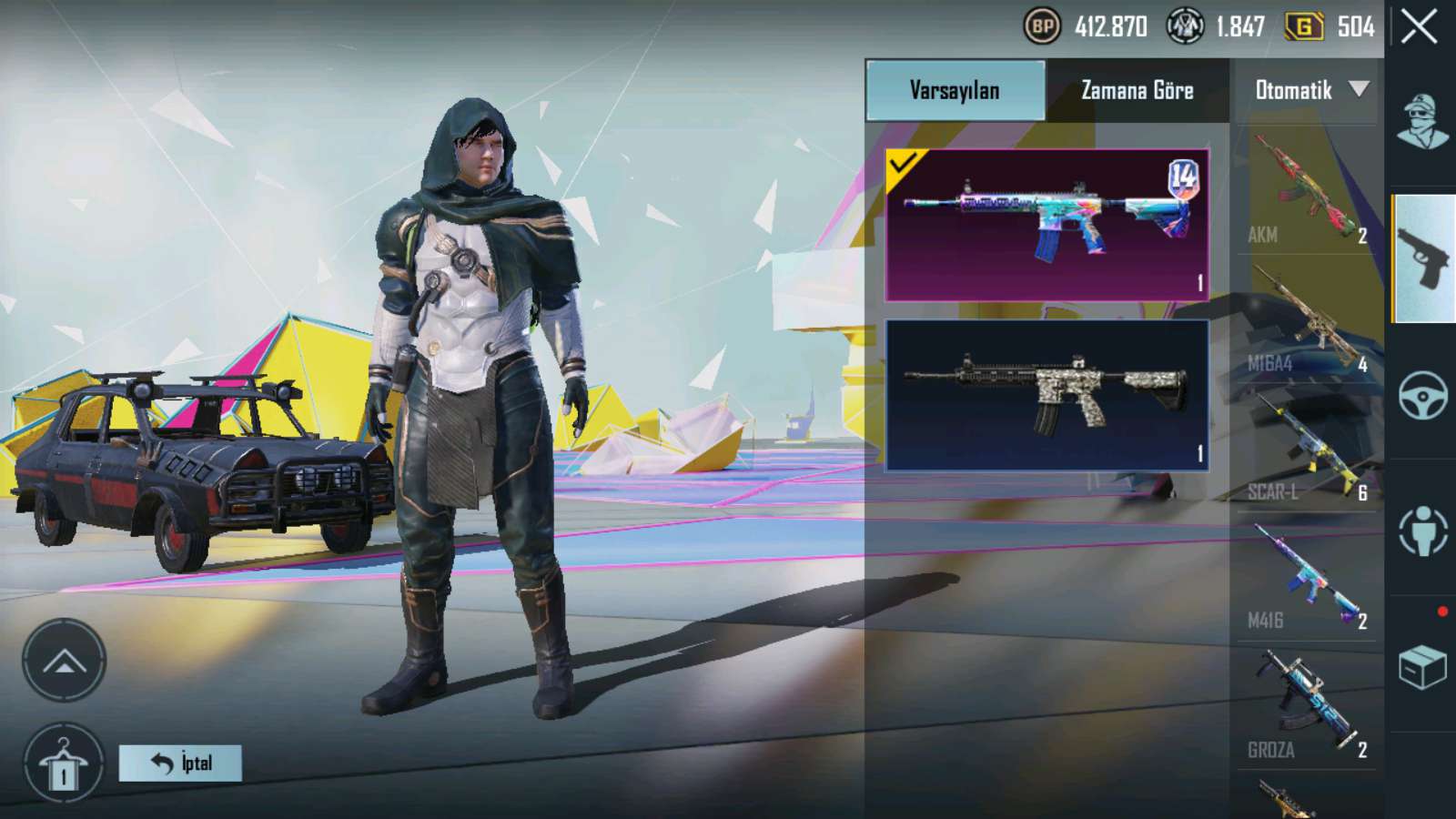
Task: Click the İptal cancel button
Action: (x=180, y=763)
